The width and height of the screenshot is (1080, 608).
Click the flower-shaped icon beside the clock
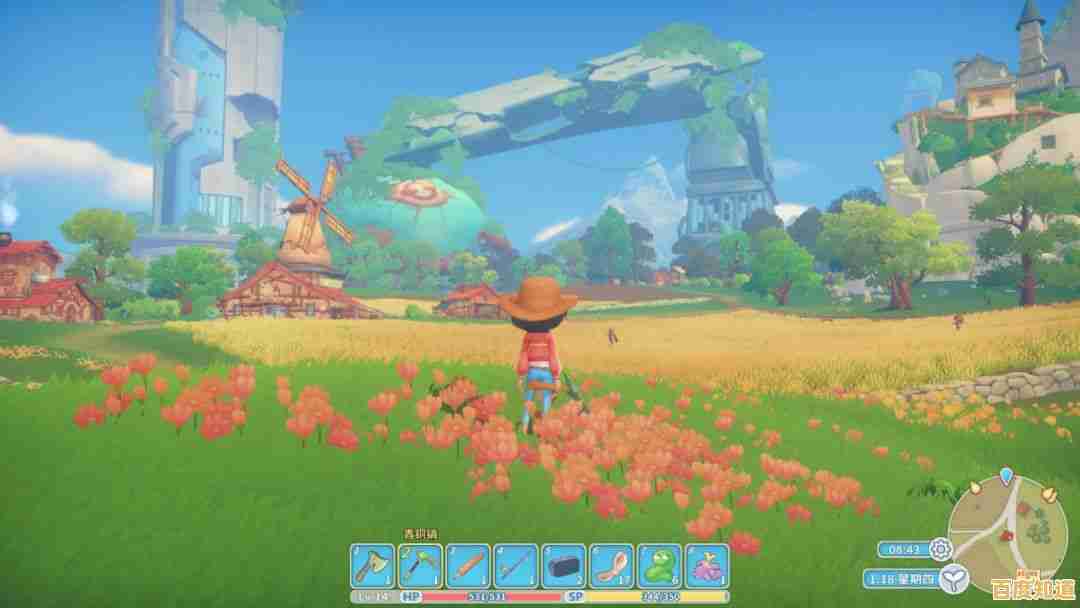click(x=940, y=548)
